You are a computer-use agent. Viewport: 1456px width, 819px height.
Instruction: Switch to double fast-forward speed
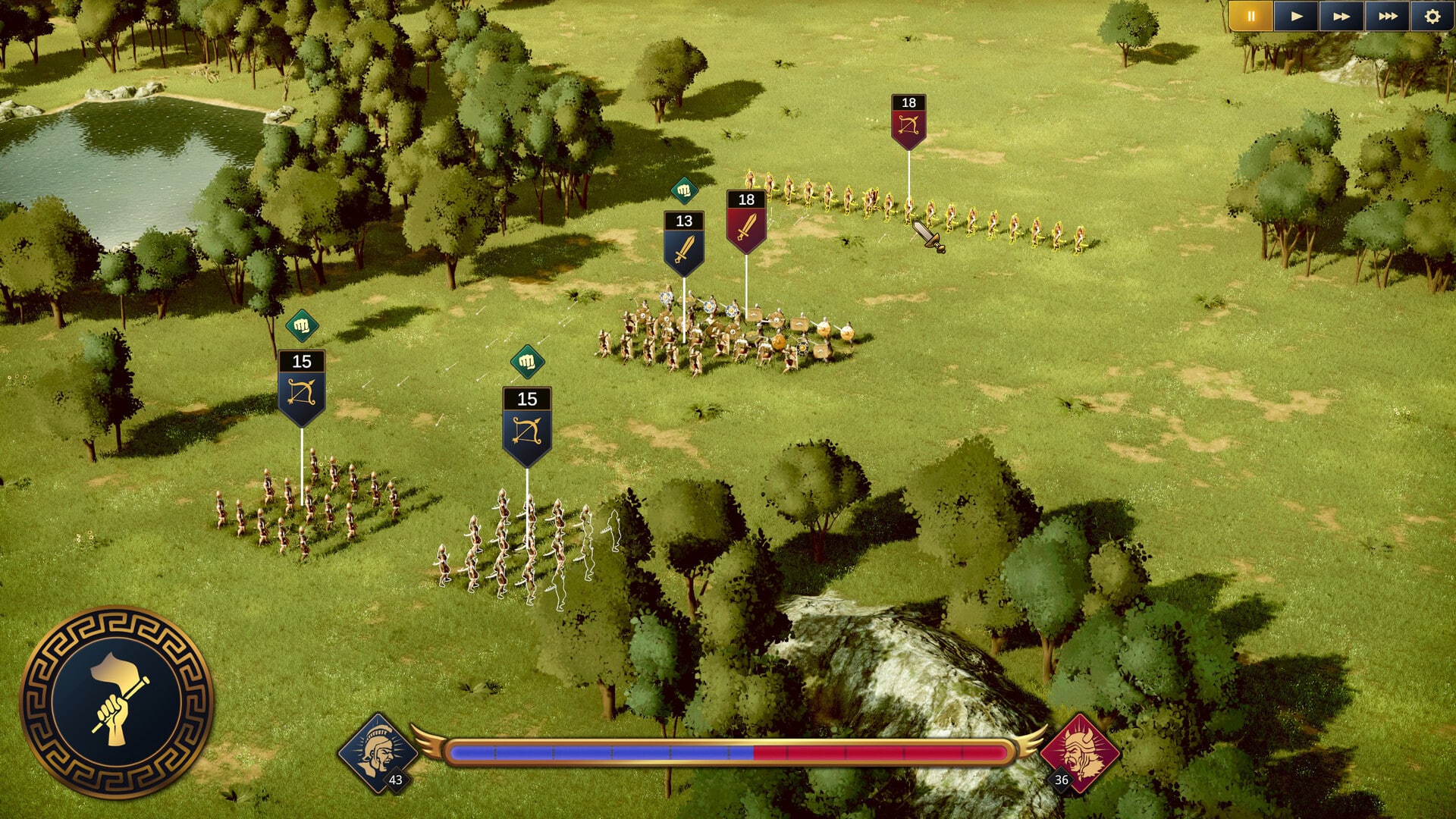pos(1341,16)
